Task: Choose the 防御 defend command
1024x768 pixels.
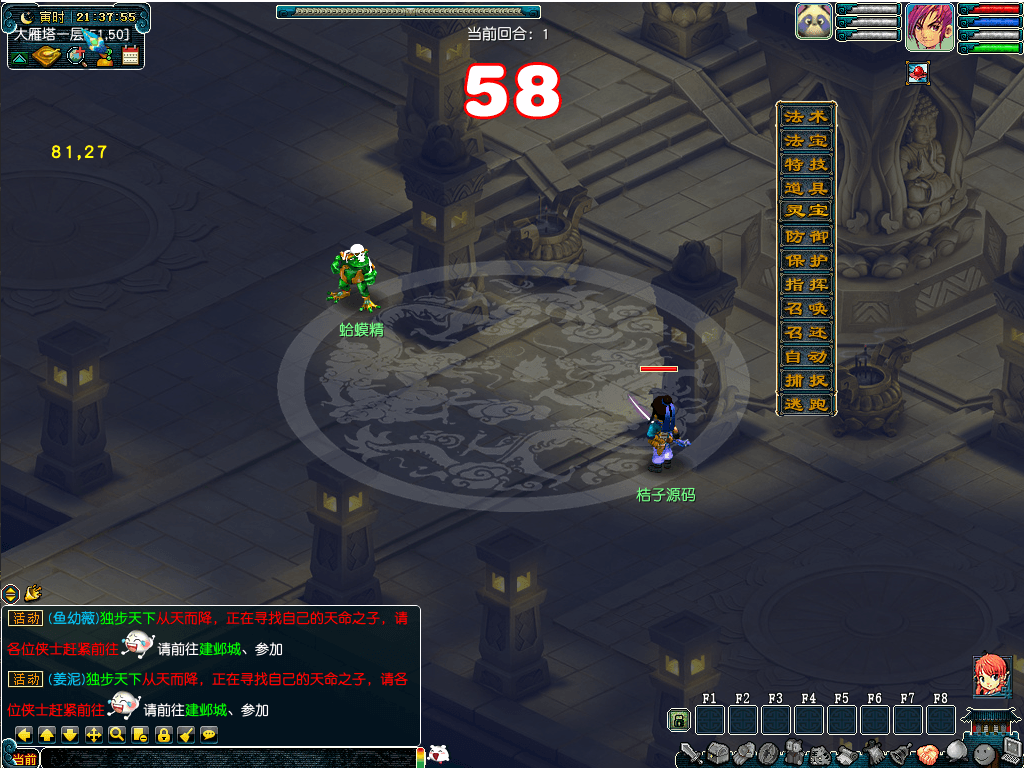Action: (x=806, y=237)
